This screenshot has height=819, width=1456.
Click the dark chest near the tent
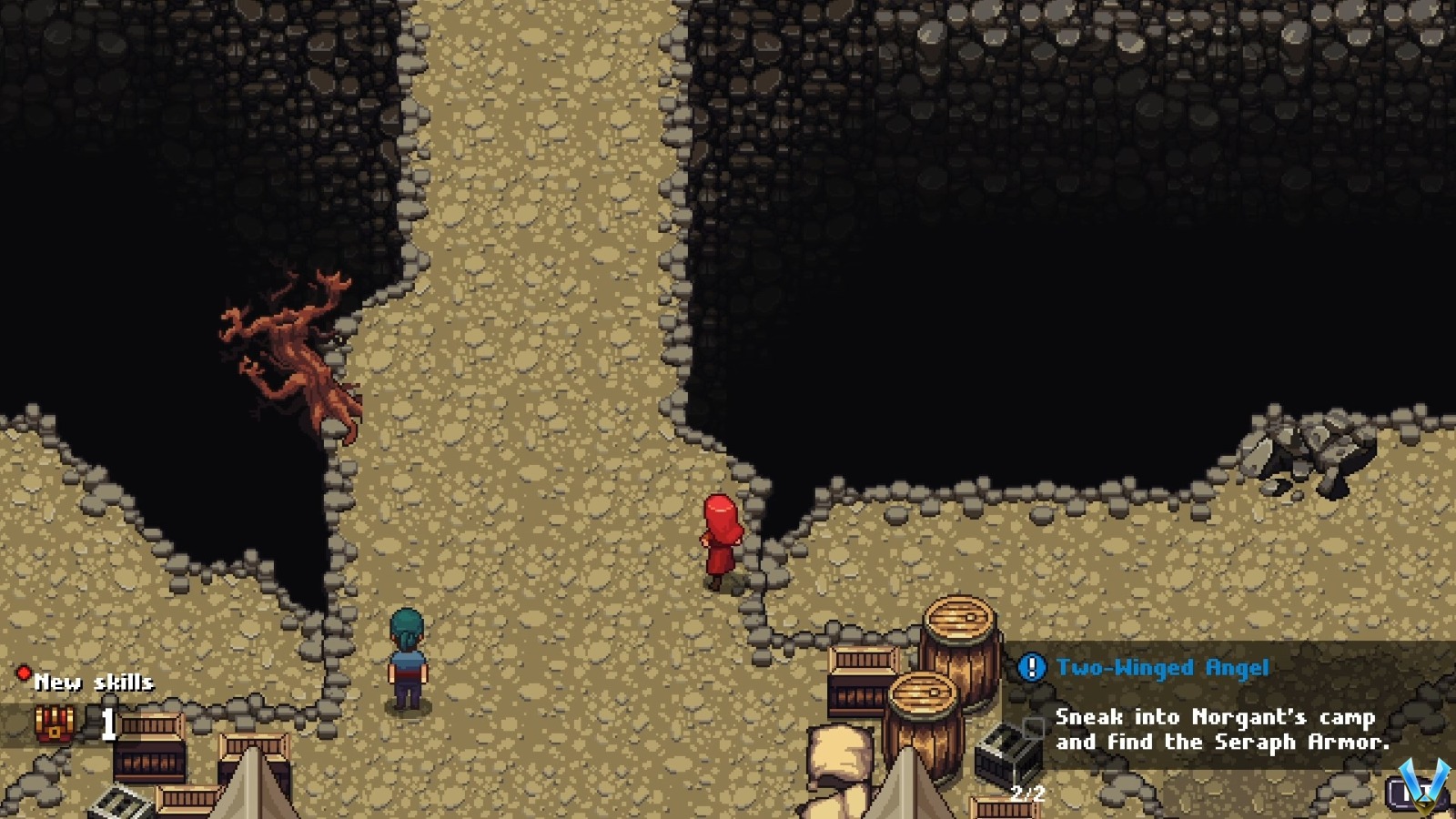(x=1006, y=758)
